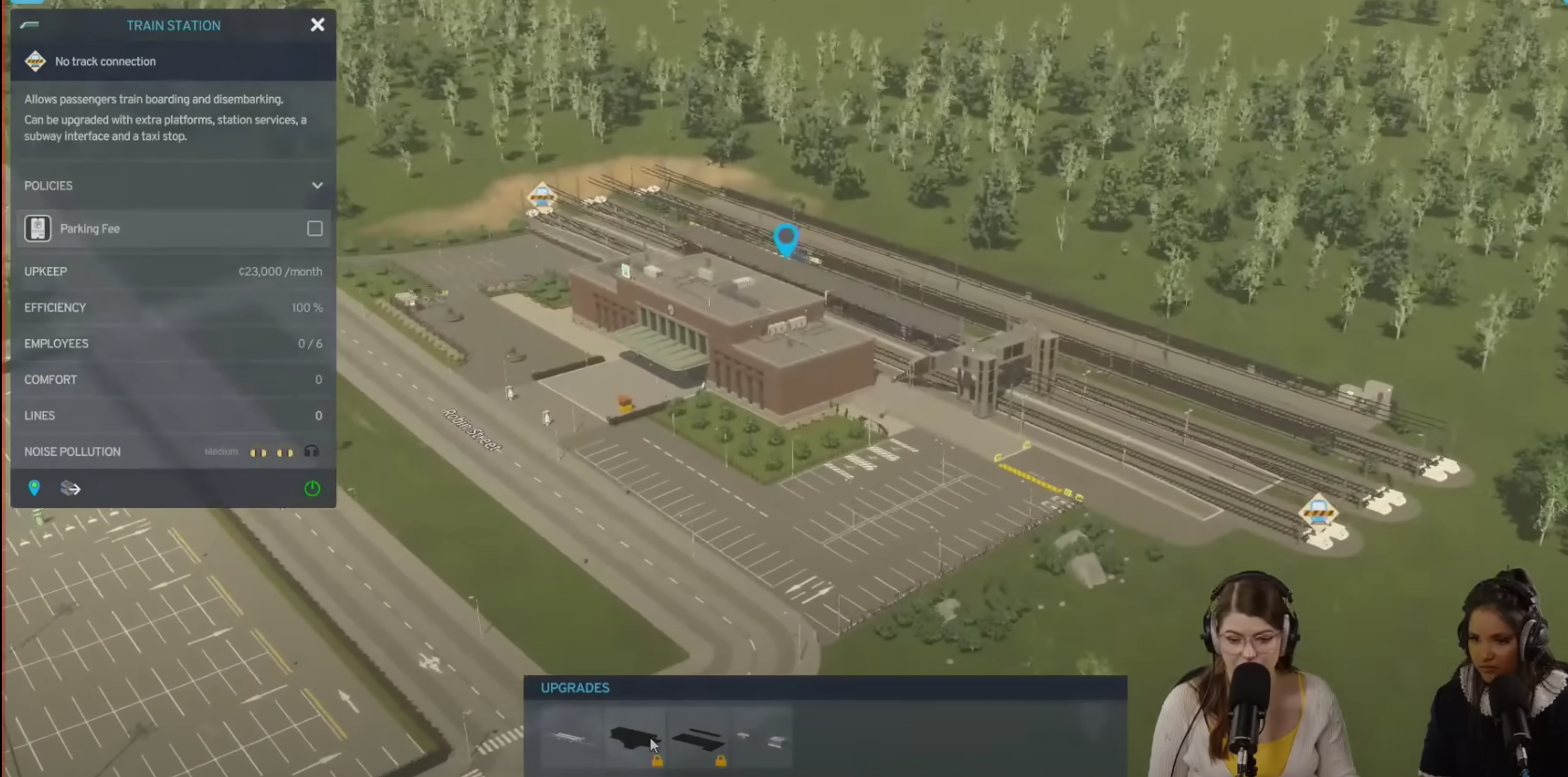Click the blue pin marker above the station

[x=786, y=241]
